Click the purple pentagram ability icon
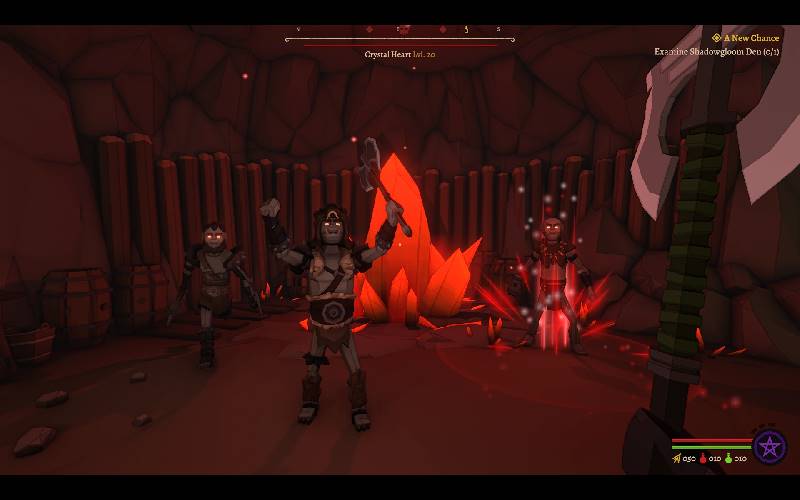The image size is (800, 500). click(x=769, y=447)
